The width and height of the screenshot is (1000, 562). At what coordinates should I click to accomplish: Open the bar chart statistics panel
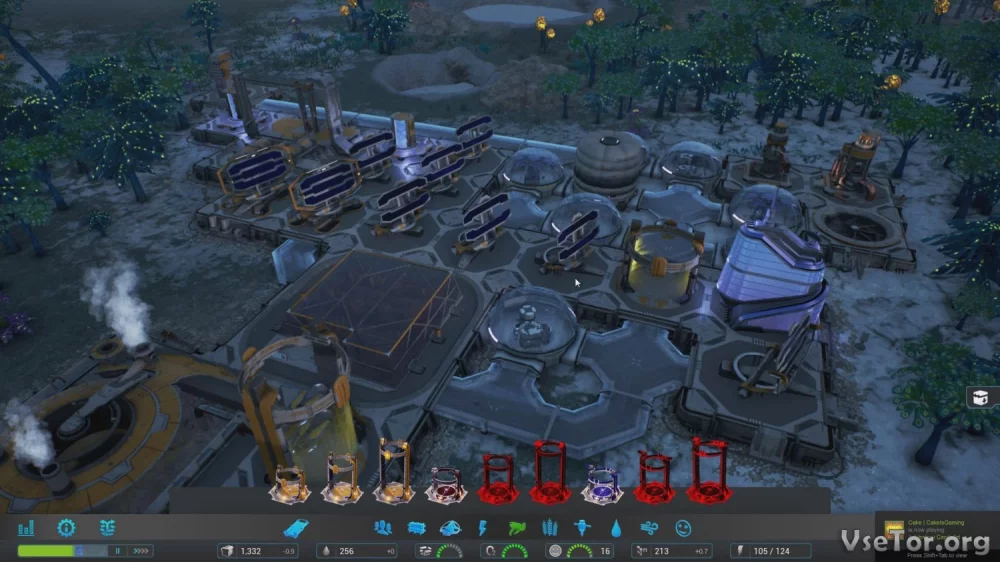26,527
